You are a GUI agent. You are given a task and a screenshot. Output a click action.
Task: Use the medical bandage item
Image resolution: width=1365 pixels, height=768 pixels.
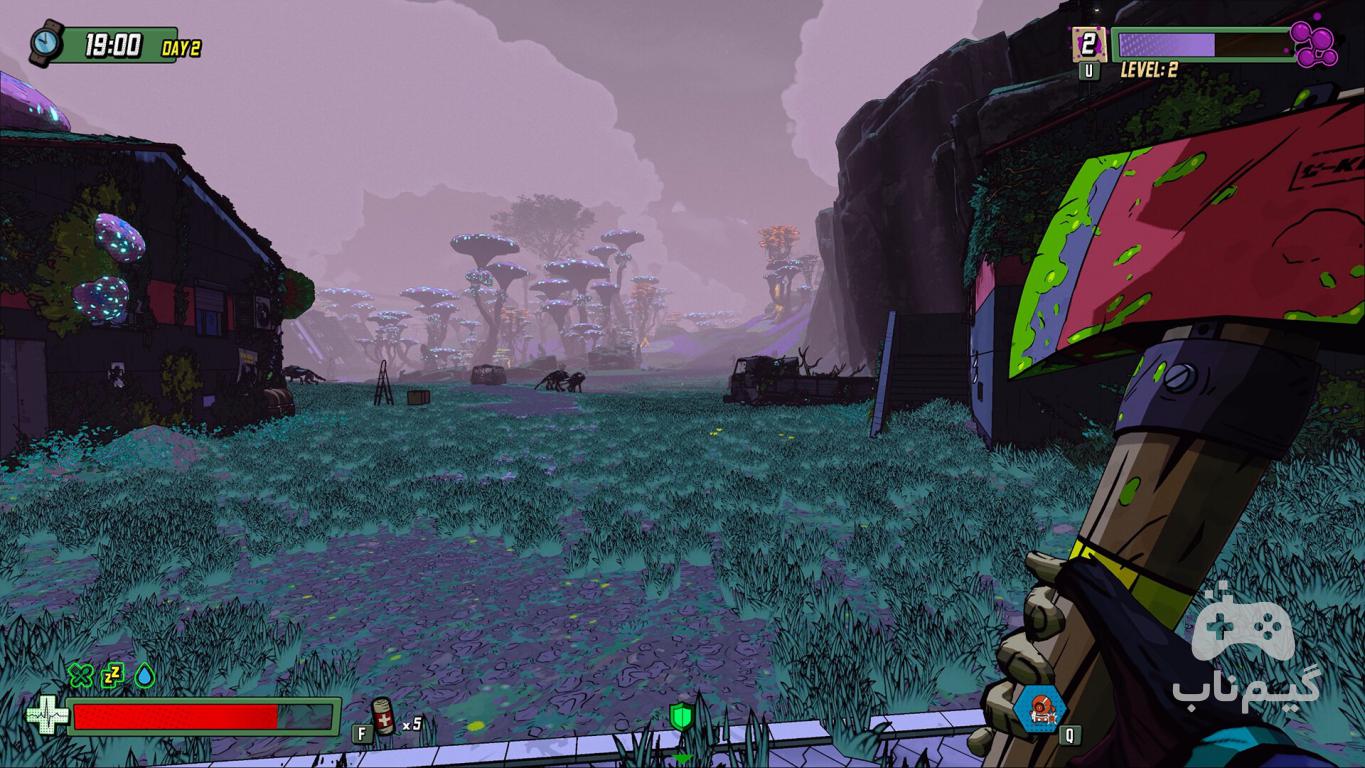point(384,717)
